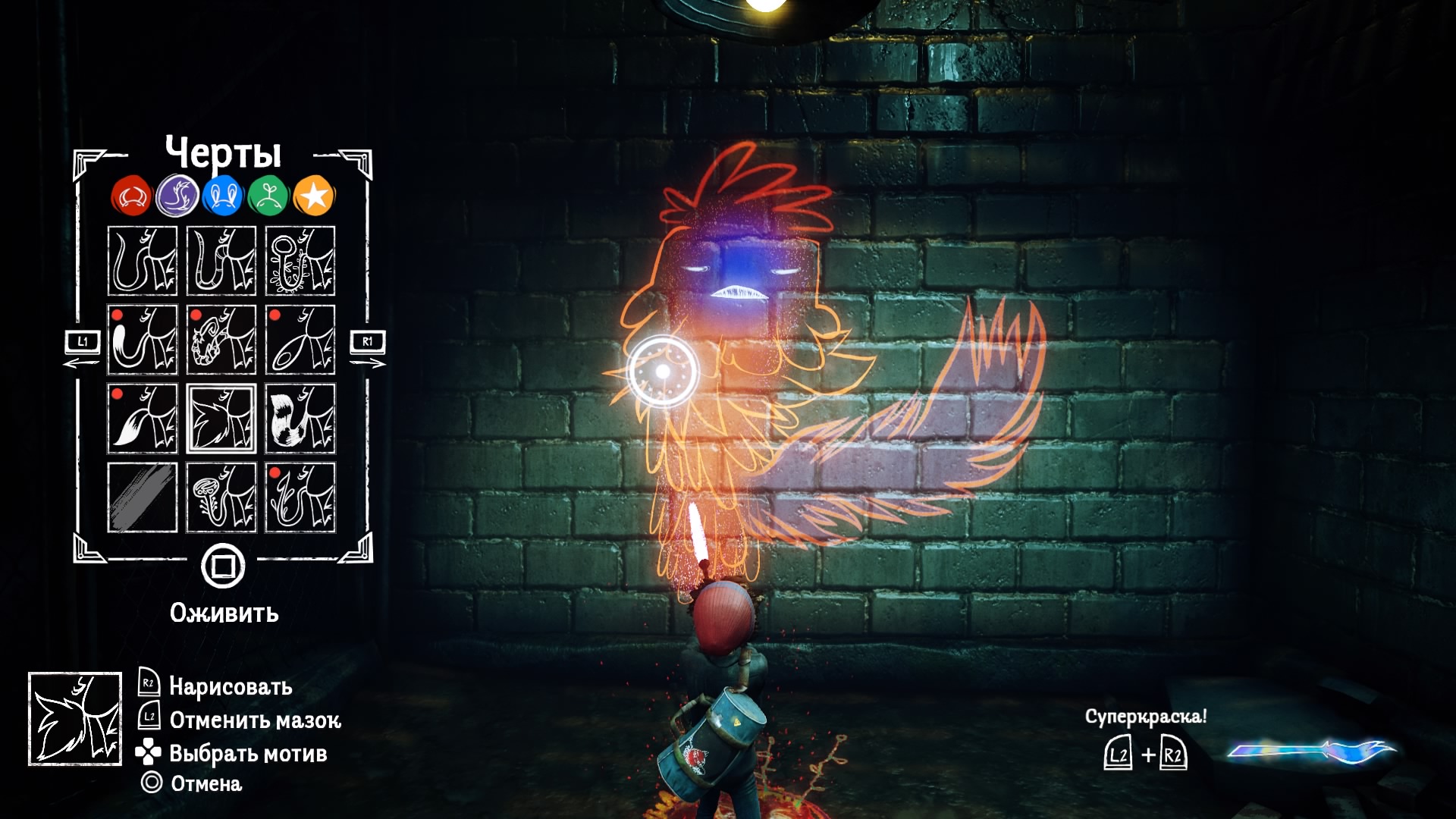Select the purple tail category tab

pos(177,196)
